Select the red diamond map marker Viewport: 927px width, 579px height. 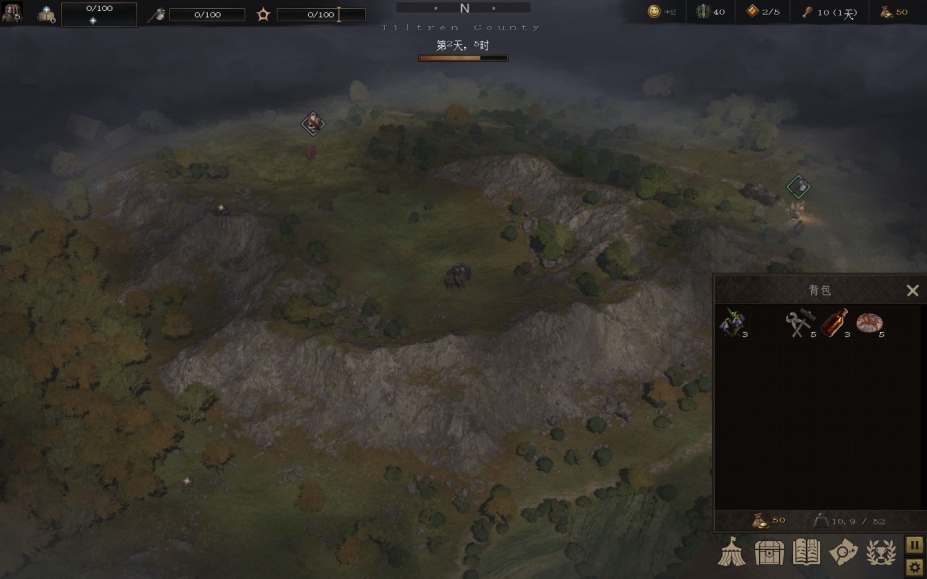point(313,123)
